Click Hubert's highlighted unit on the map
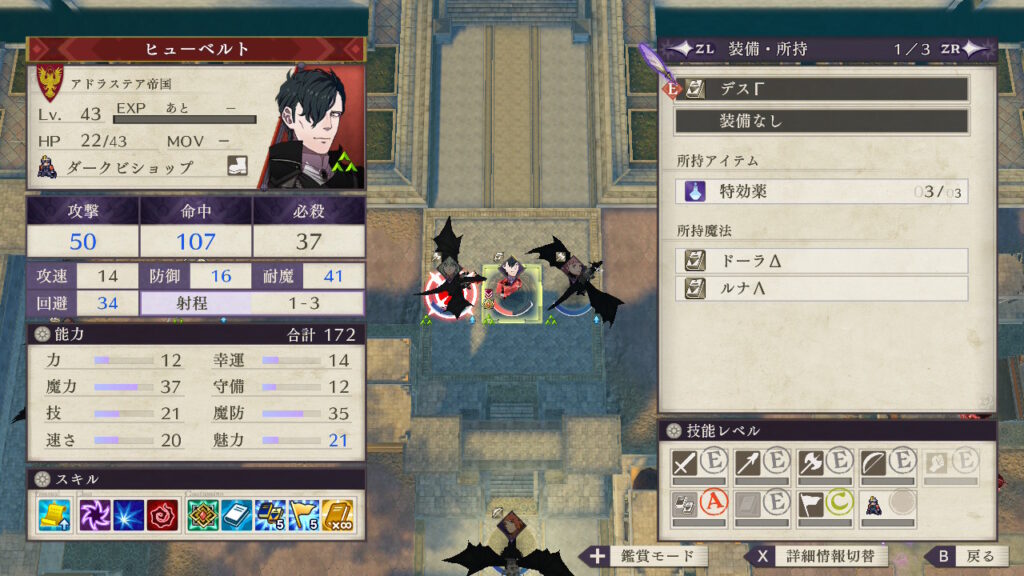 [x=513, y=290]
